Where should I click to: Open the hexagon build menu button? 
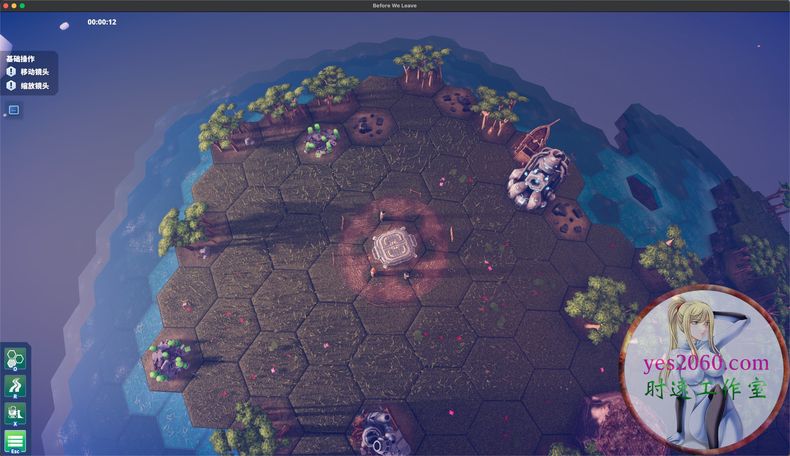coord(15,359)
